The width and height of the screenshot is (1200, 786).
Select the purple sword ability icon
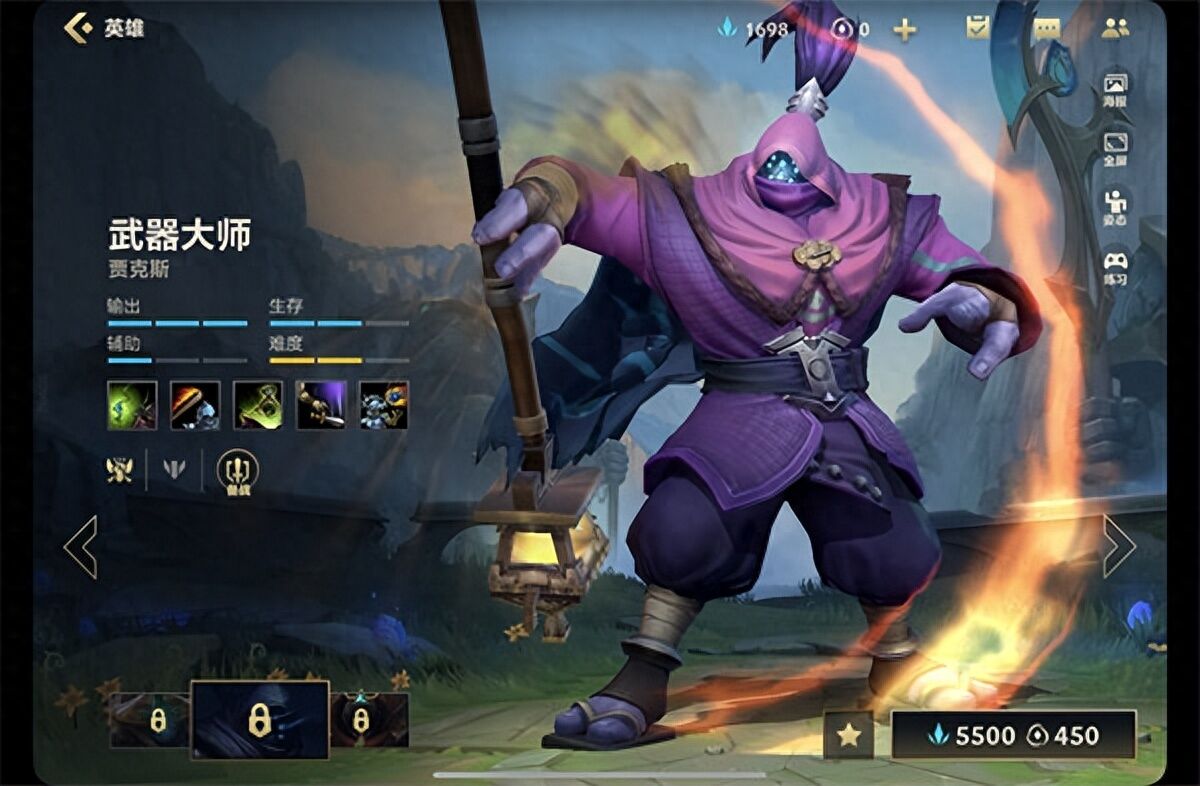click(x=321, y=405)
